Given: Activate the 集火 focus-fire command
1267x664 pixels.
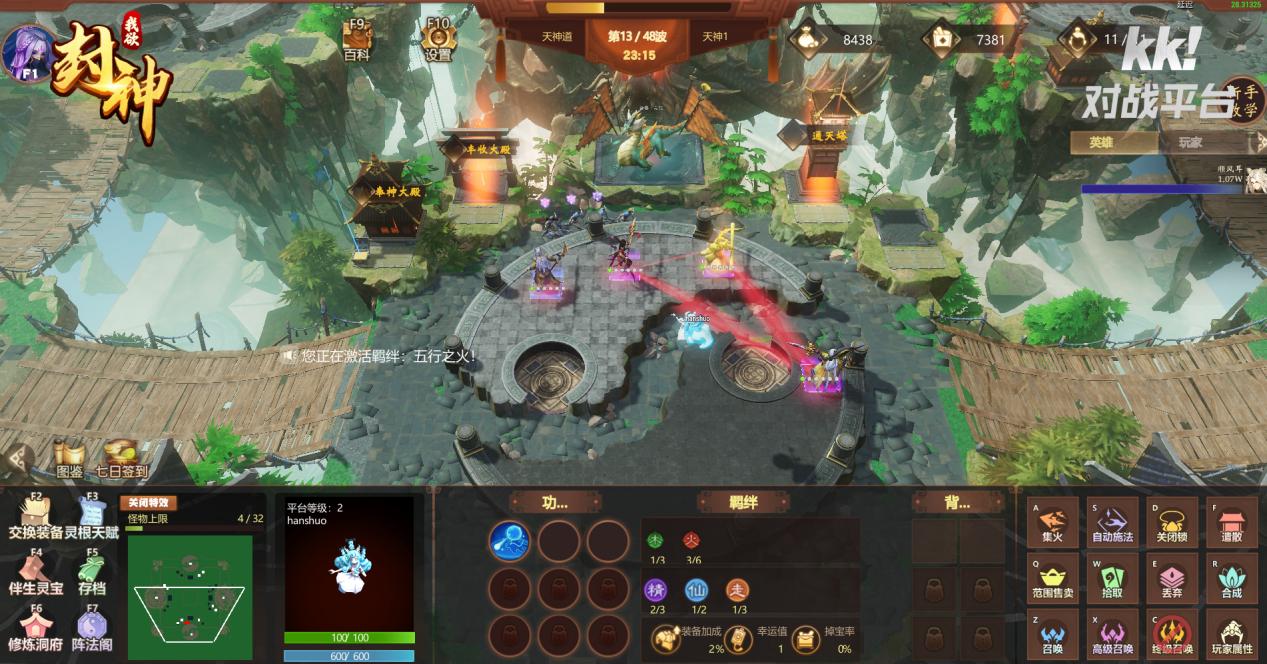Looking at the screenshot, I should 1052,522.
